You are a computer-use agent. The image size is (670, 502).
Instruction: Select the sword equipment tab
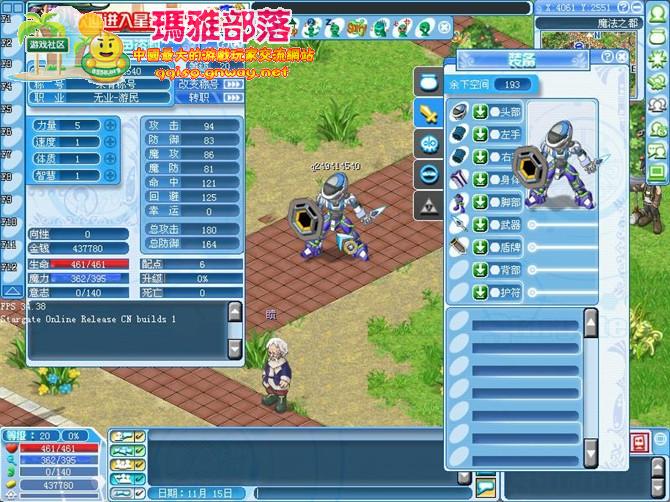(427, 113)
